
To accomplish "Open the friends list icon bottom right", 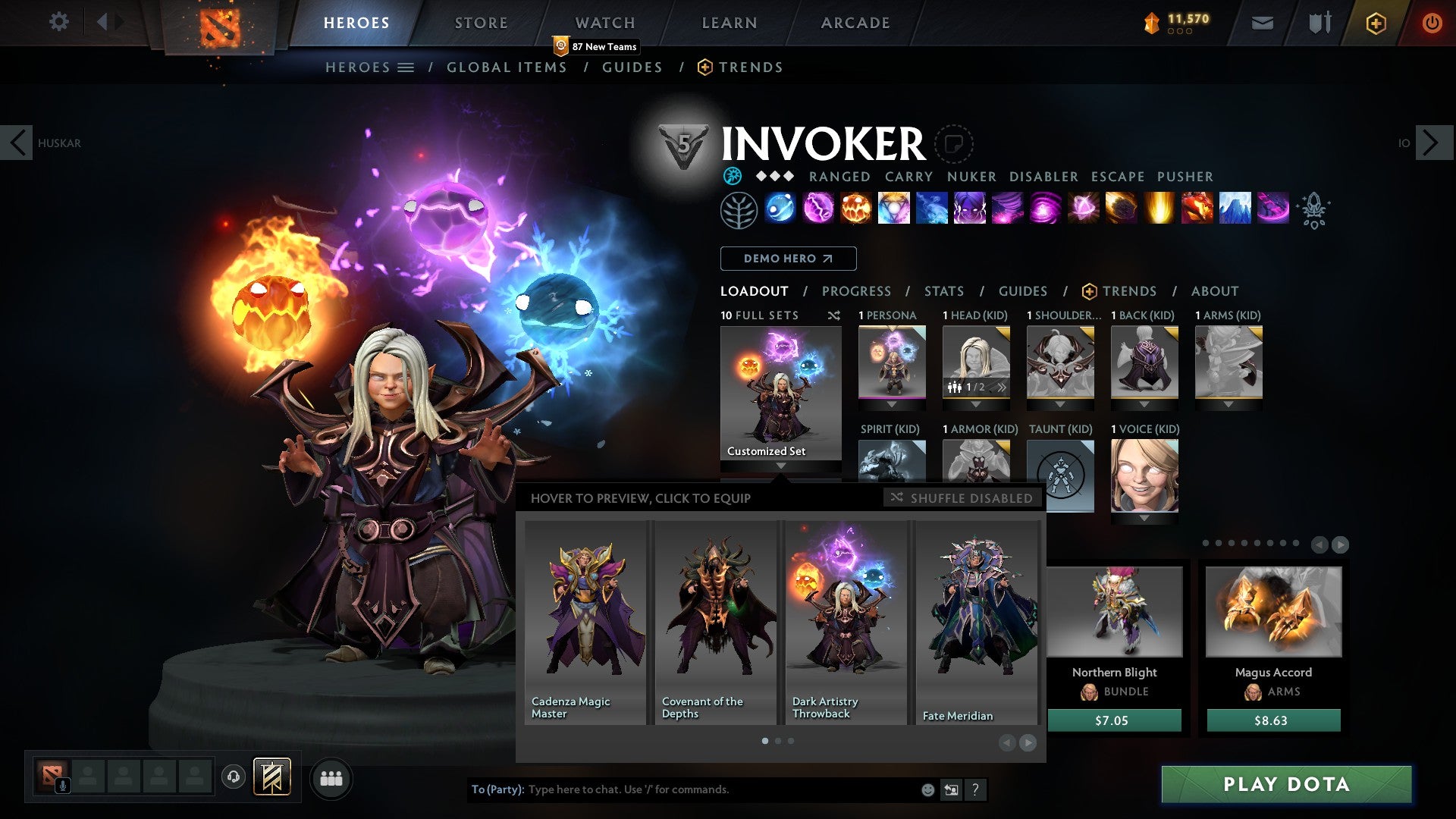I will [331, 778].
